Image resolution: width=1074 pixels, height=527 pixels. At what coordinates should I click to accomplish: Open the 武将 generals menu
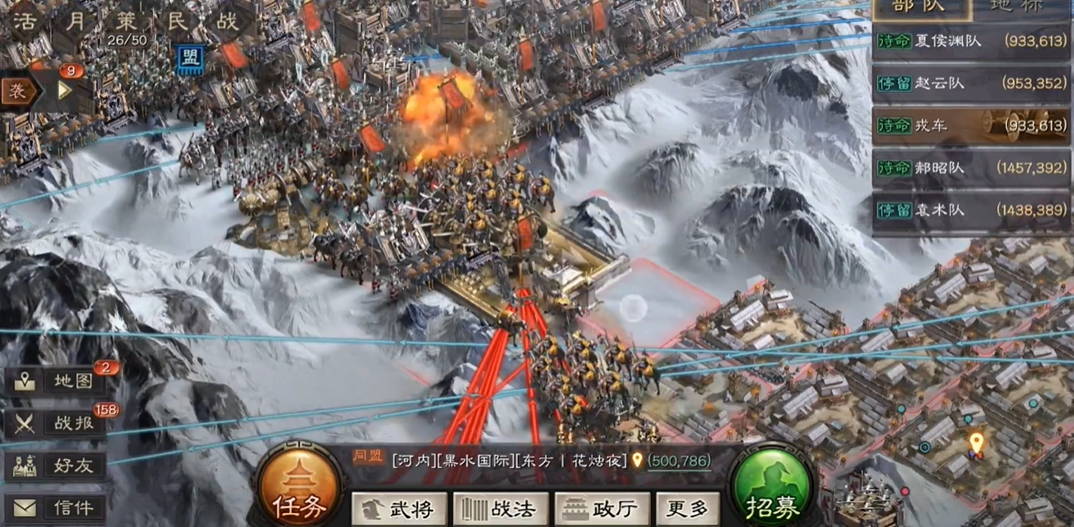coord(399,509)
